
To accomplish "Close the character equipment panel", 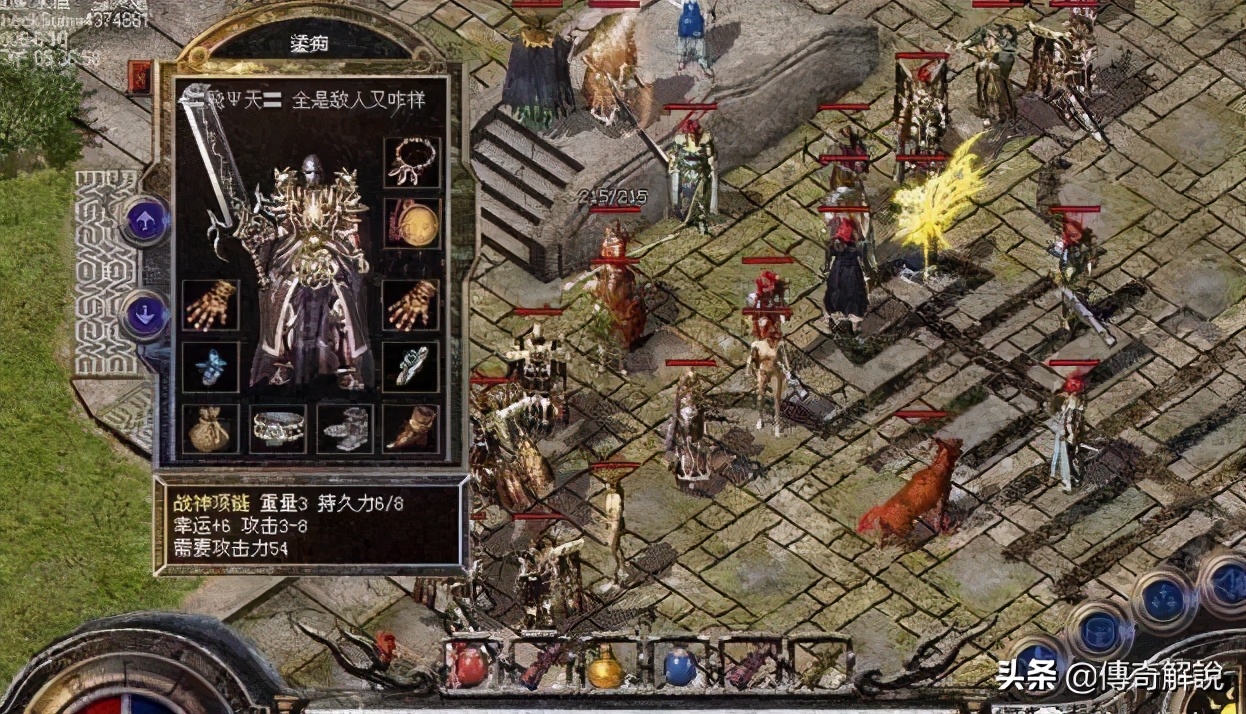I will click(140, 77).
